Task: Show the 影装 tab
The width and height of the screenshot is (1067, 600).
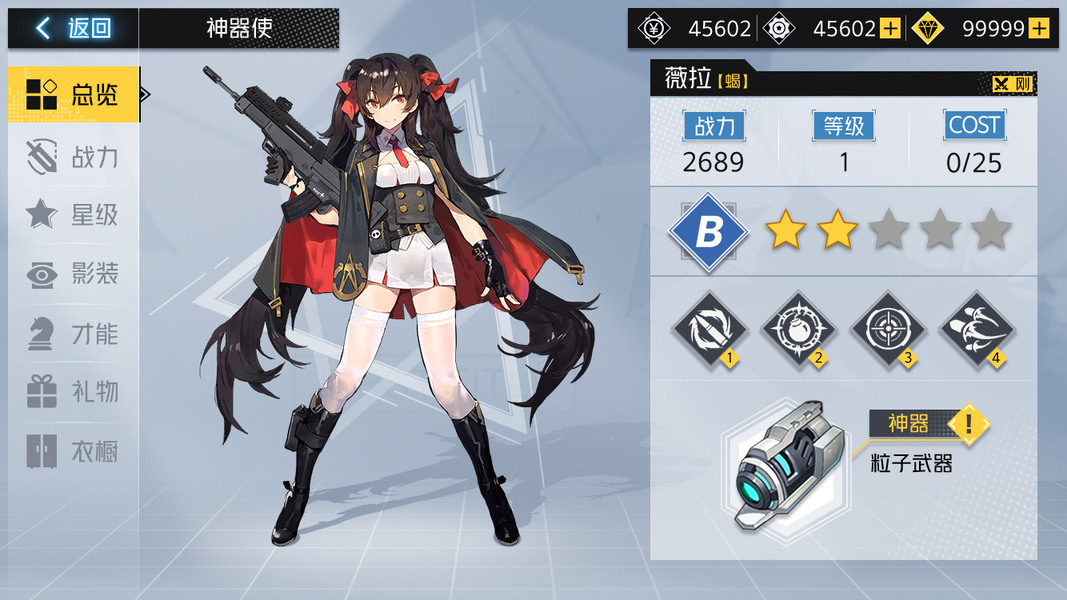Action: coord(73,274)
